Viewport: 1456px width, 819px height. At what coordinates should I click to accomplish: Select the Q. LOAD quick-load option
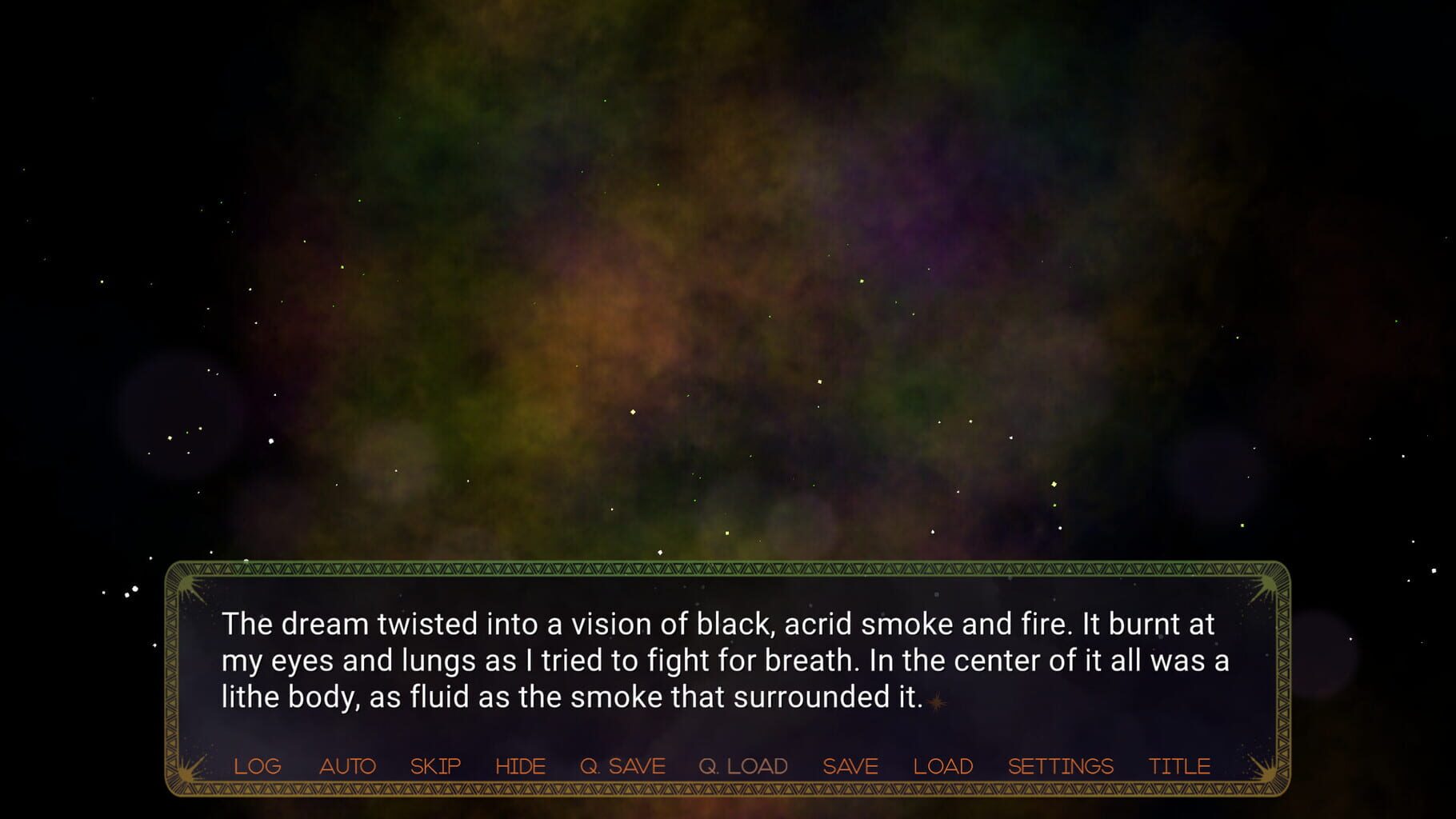click(x=743, y=765)
